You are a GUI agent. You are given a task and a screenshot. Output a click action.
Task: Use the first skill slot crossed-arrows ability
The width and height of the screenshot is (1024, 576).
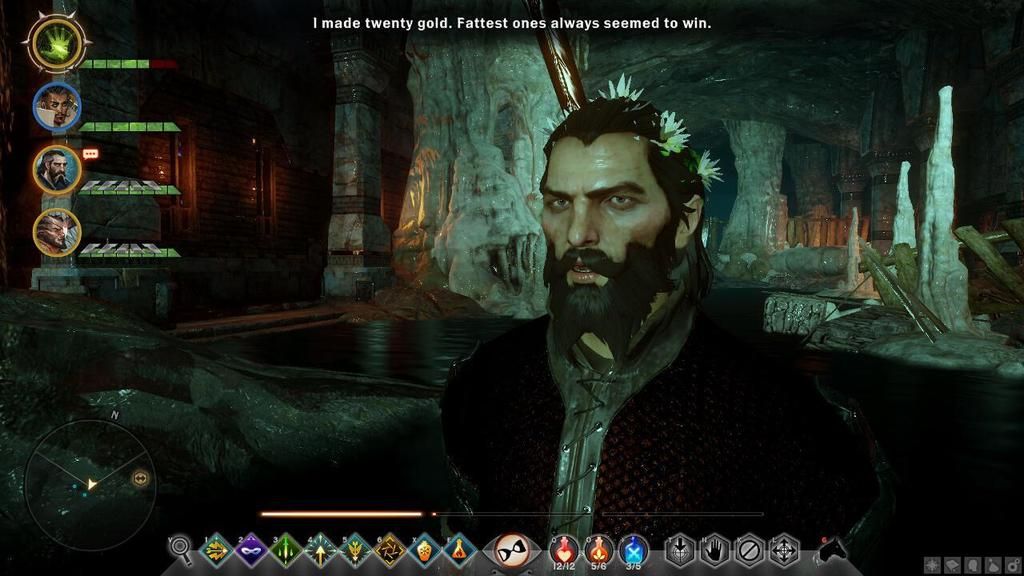(215, 549)
